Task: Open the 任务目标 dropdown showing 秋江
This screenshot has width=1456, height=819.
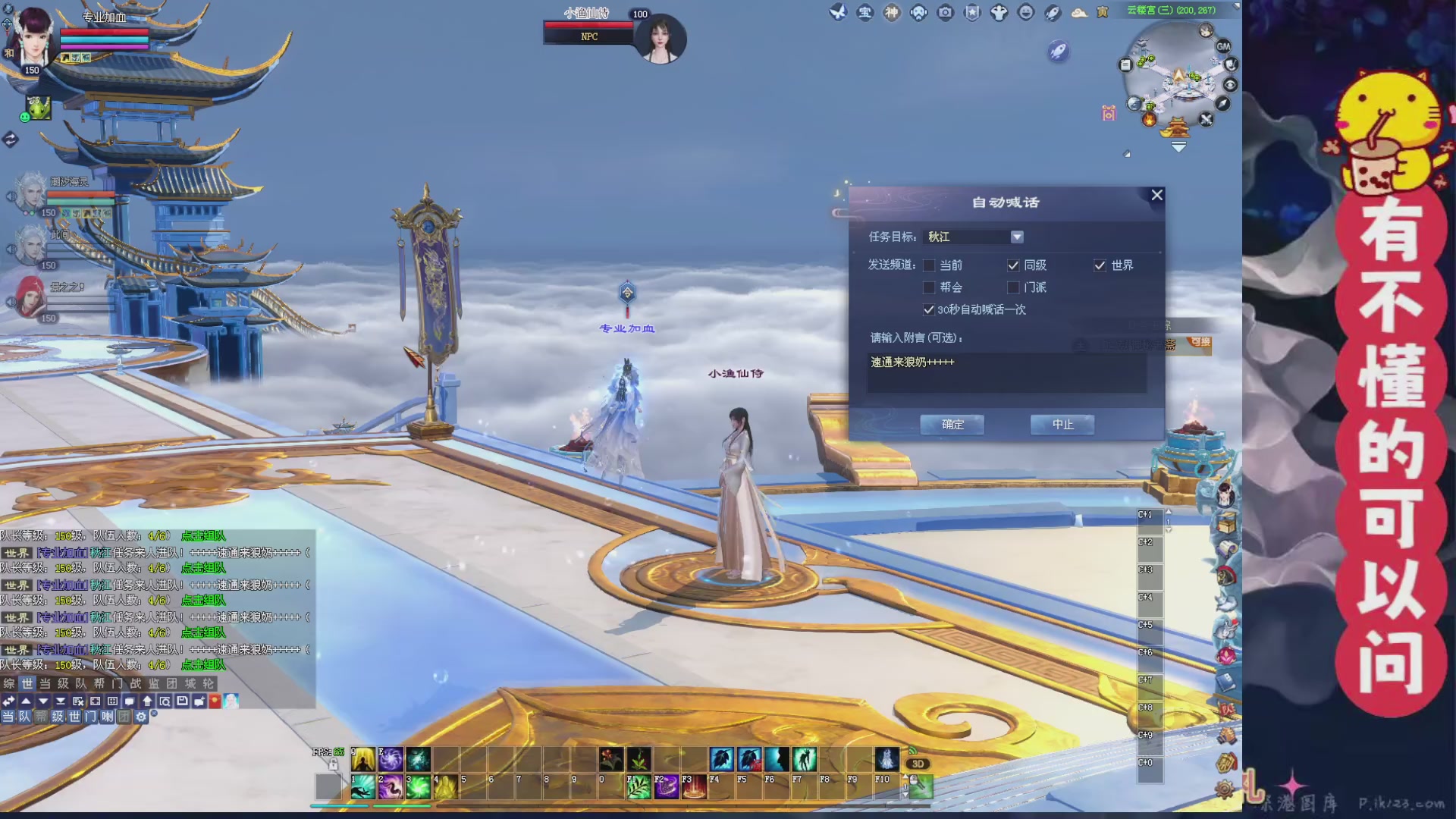Action: (1017, 237)
